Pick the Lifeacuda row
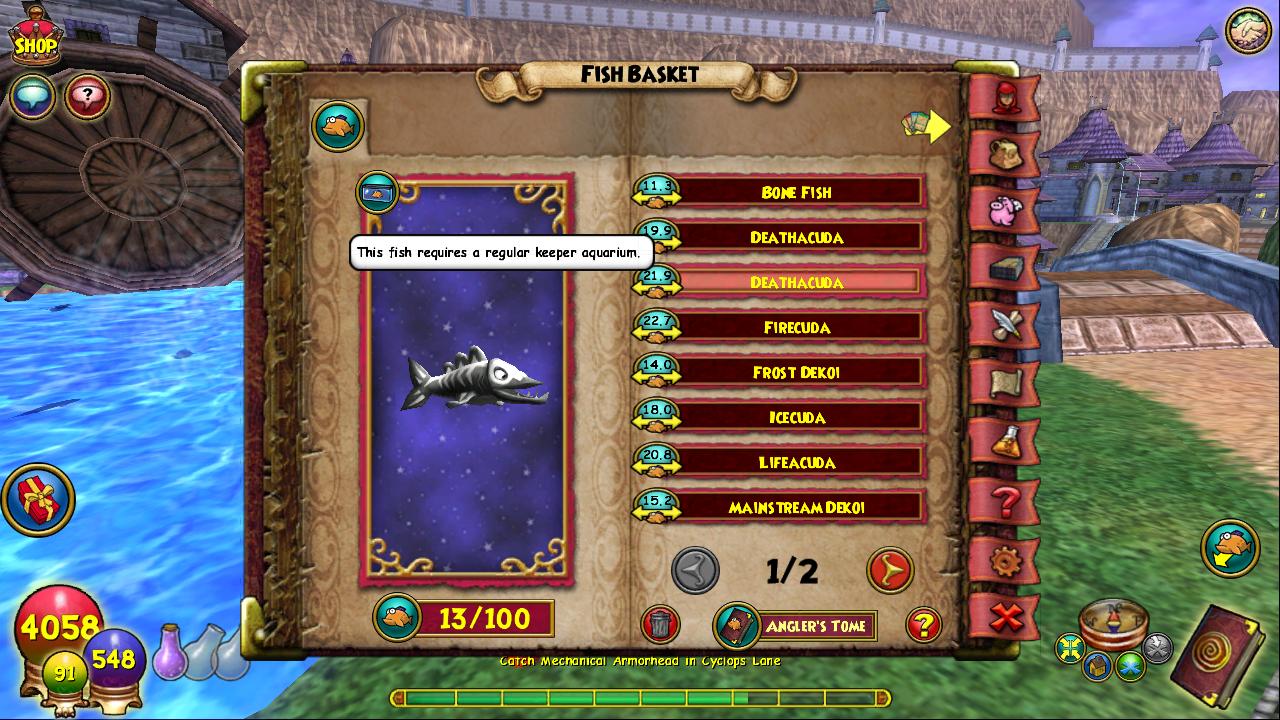Image resolution: width=1280 pixels, height=720 pixels. [796, 462]
